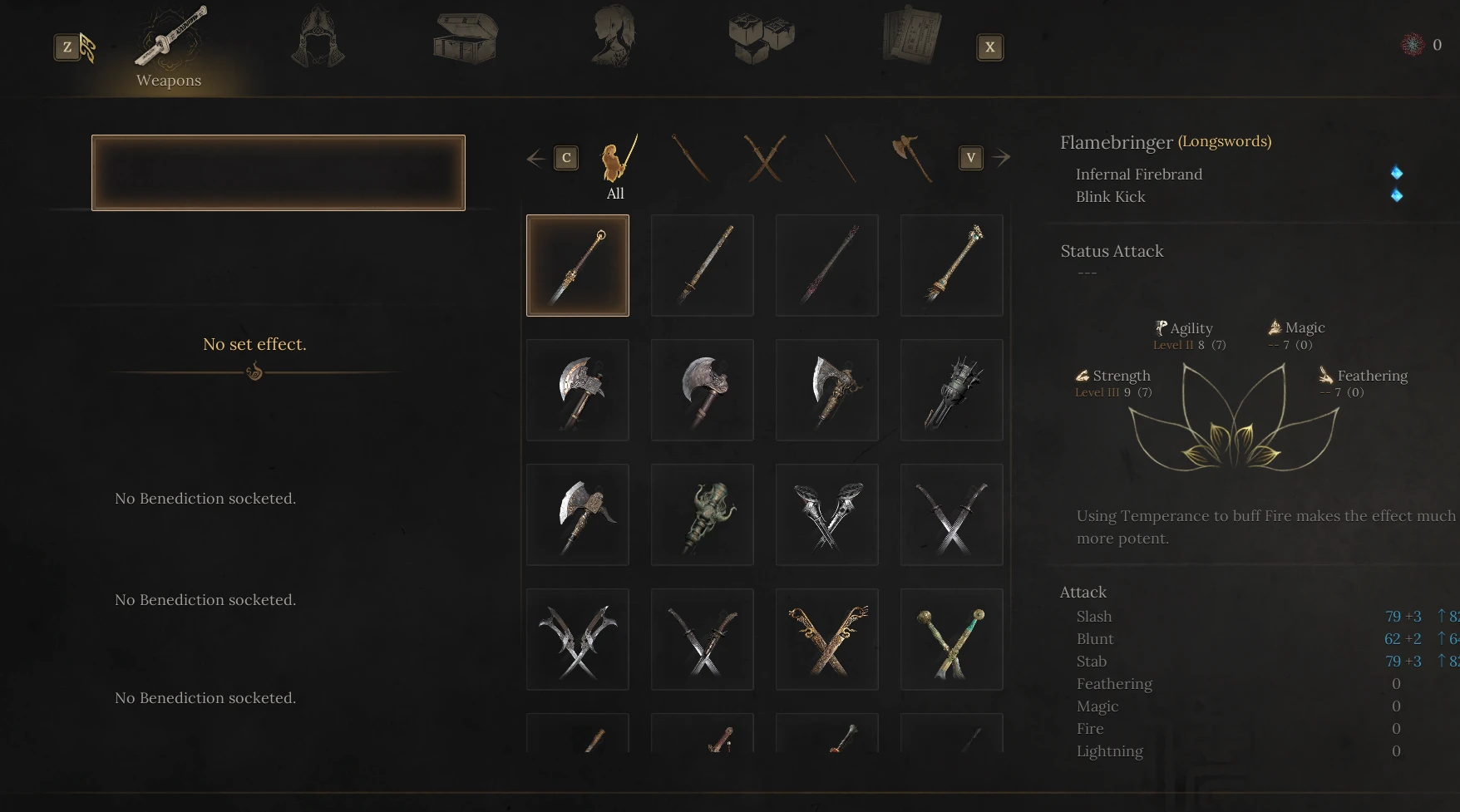The image size is (1460, 812).
Task: Filter weapons by axe category
Action: point(912,158)
